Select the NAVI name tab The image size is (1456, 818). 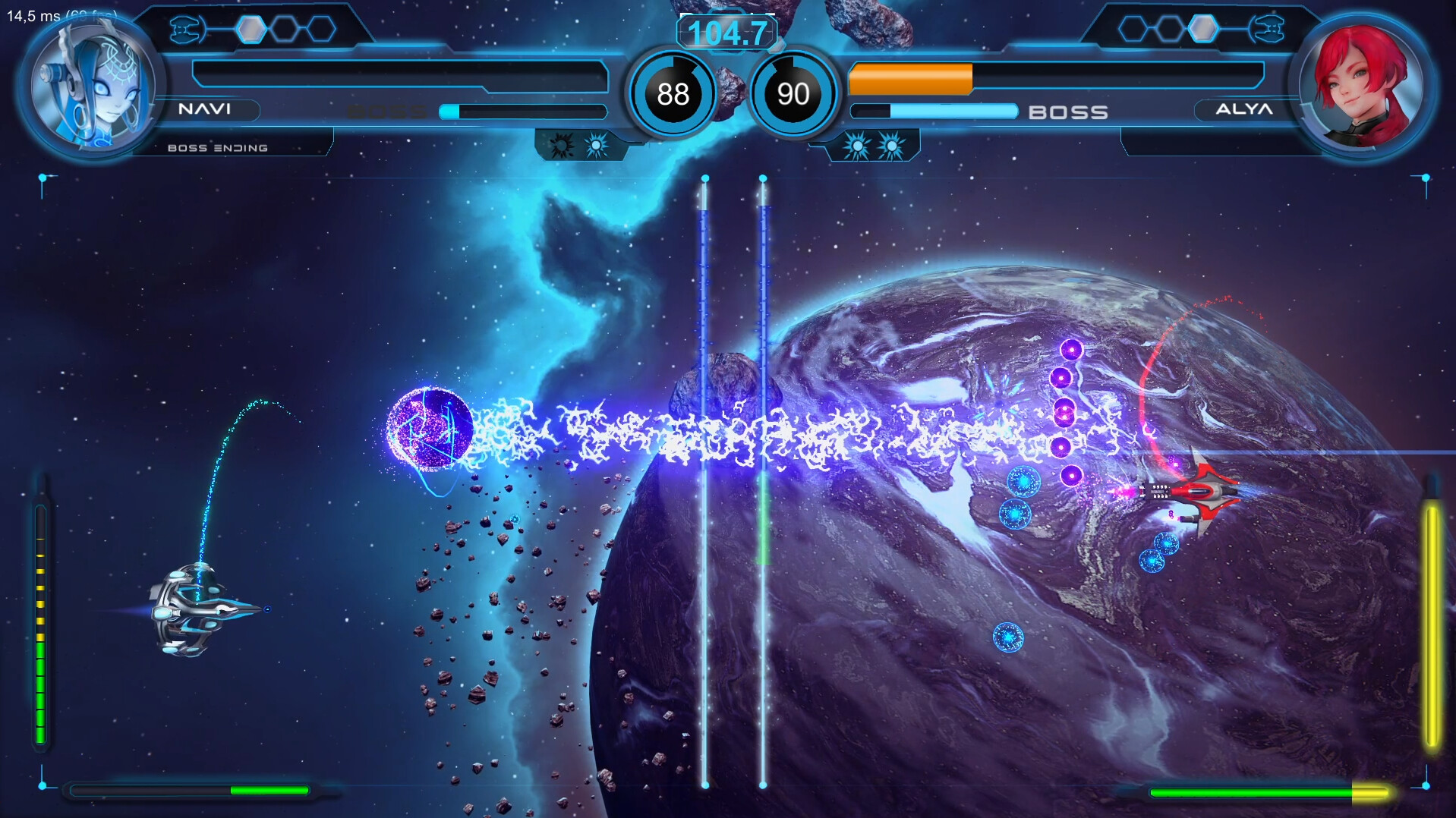[x=206, y=111]
